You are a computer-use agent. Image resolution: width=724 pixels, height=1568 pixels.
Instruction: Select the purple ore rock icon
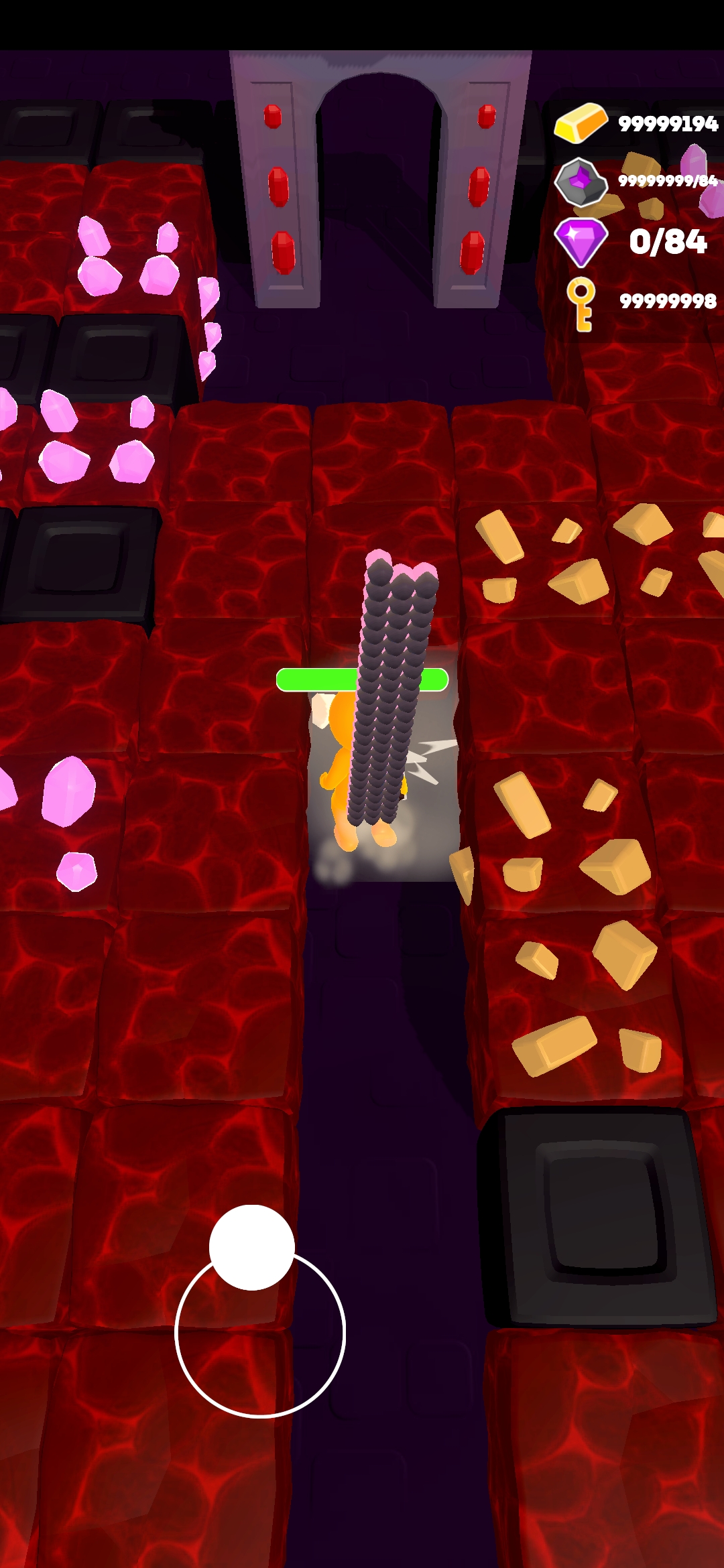click(580, 182)
